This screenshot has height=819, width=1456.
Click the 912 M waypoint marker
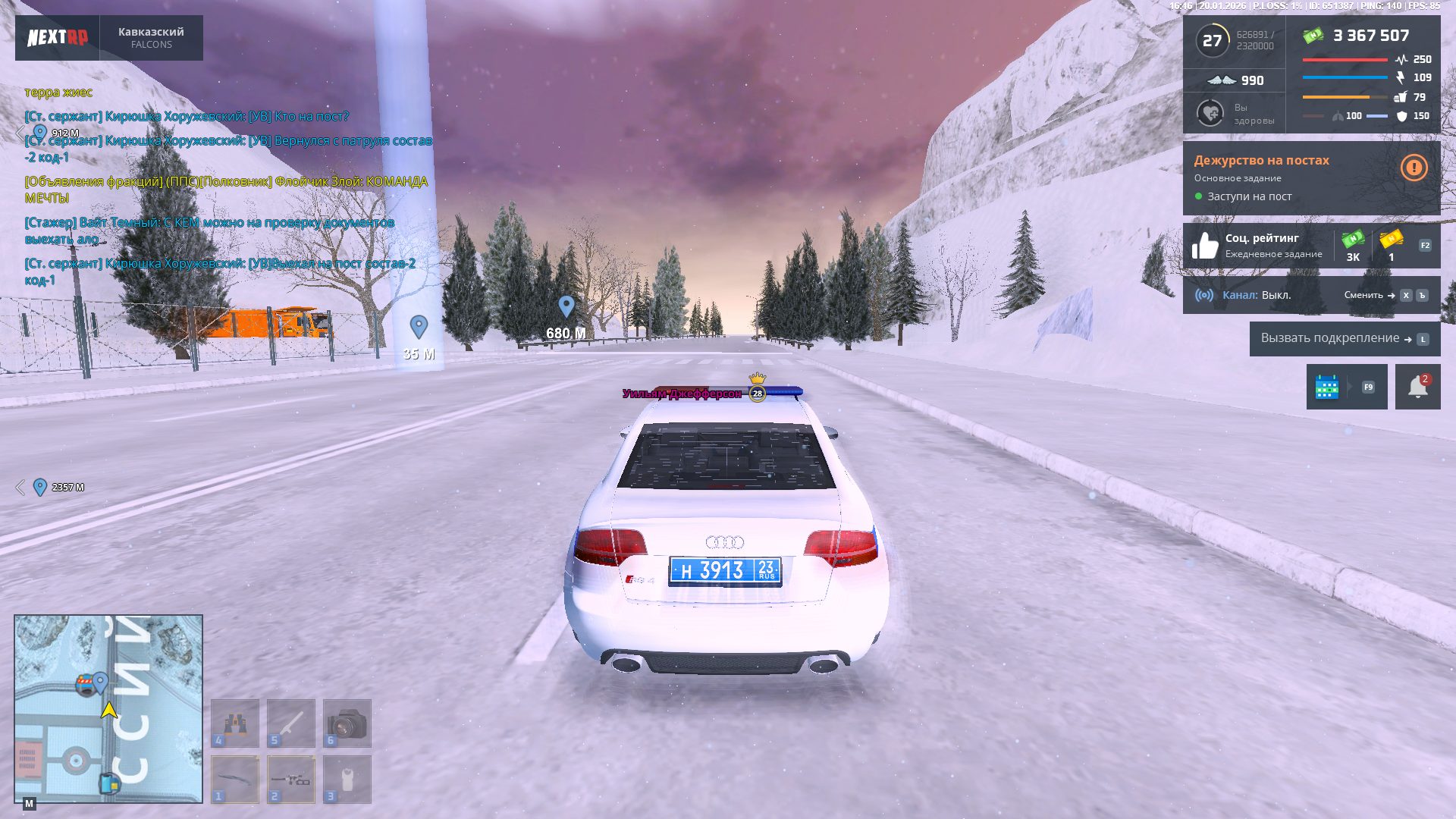click(x=40, y=133)
